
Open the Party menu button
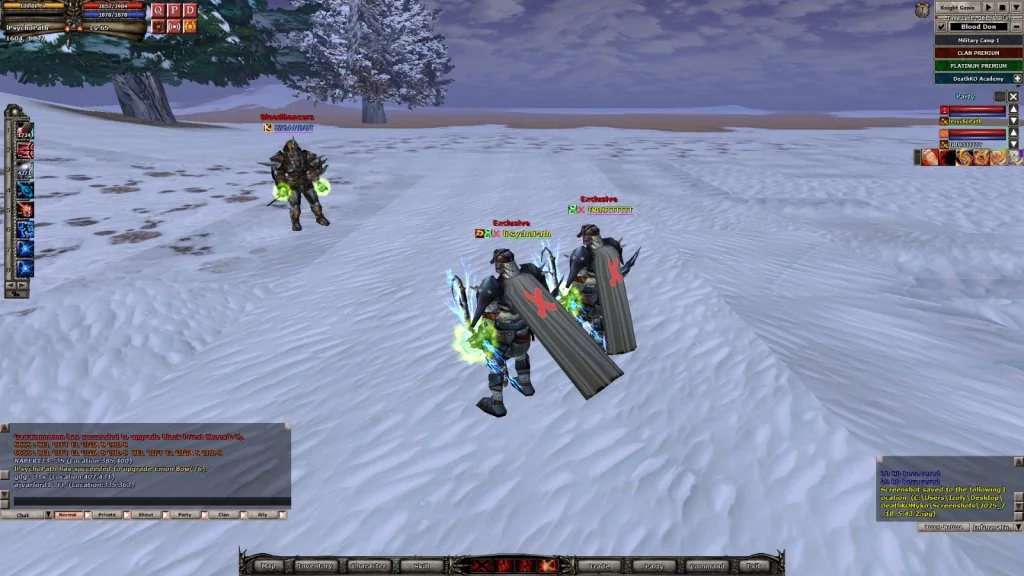(x=649, y=566)
